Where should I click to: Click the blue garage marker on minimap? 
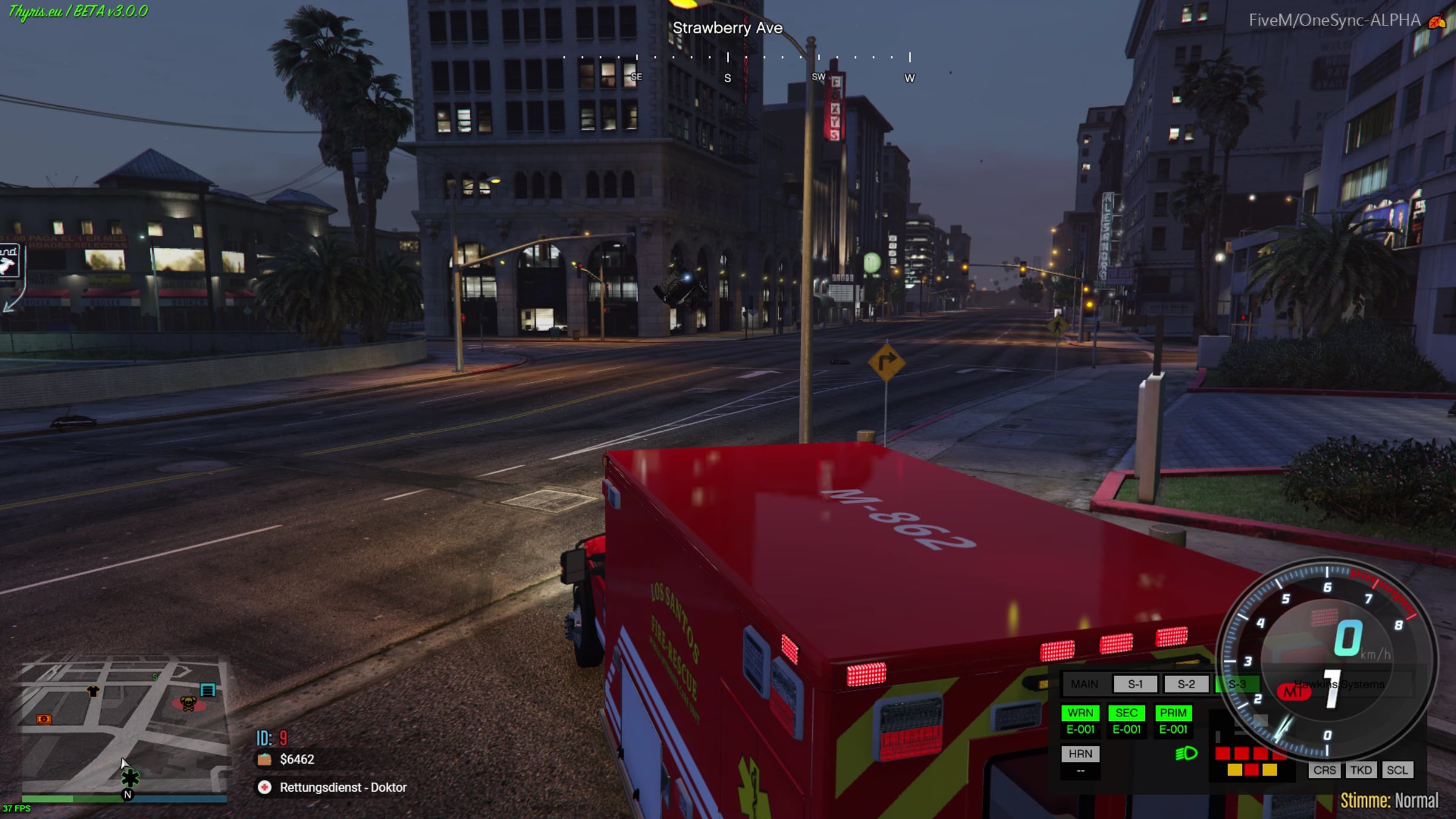208,690
